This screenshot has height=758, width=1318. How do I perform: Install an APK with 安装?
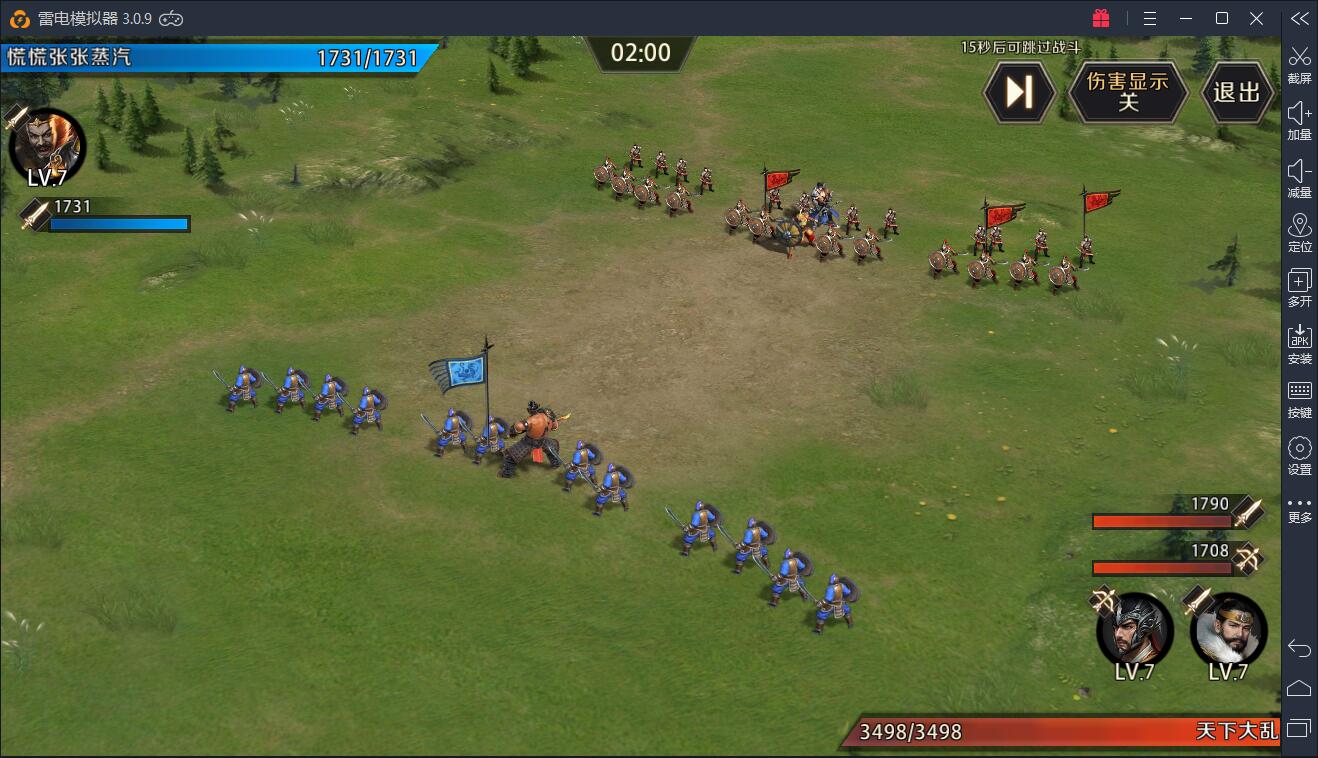point(1299,344)
